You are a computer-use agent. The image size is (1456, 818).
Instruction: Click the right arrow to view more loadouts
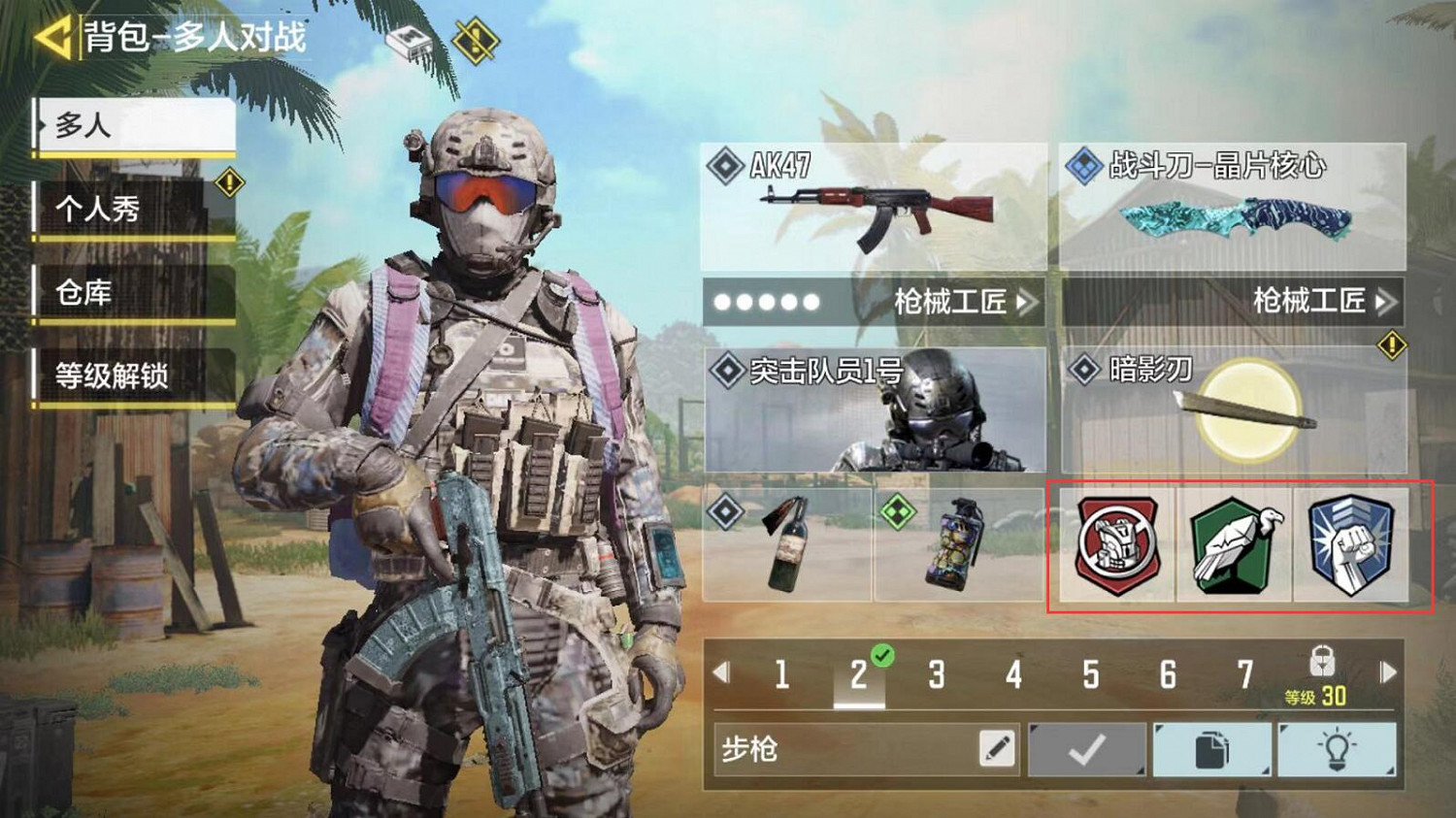[x=1386, y=669]
